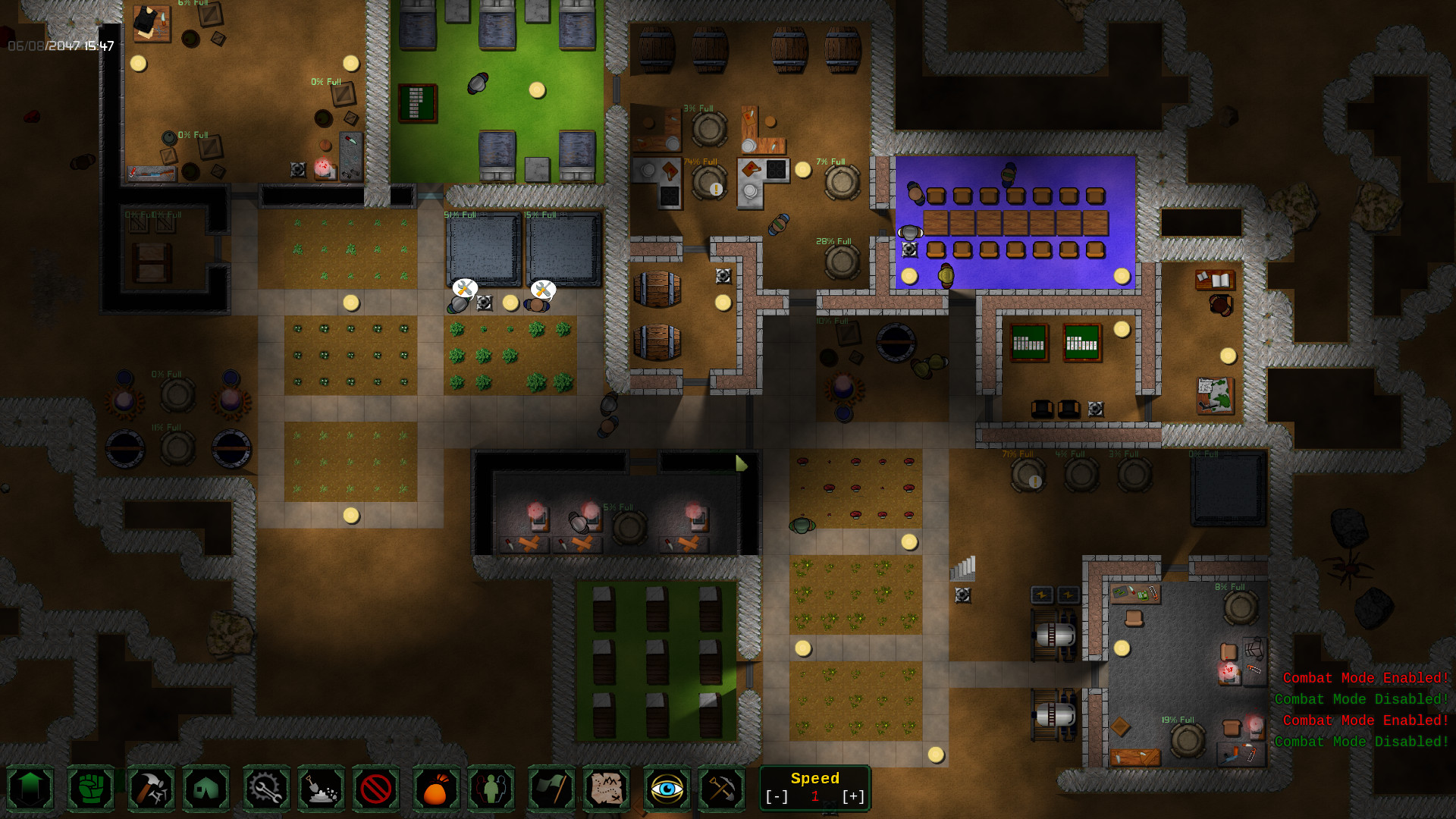Screen dimensions: 1456x819
Task: Select the mining pickaxe tool
Action: pos(721,789)
